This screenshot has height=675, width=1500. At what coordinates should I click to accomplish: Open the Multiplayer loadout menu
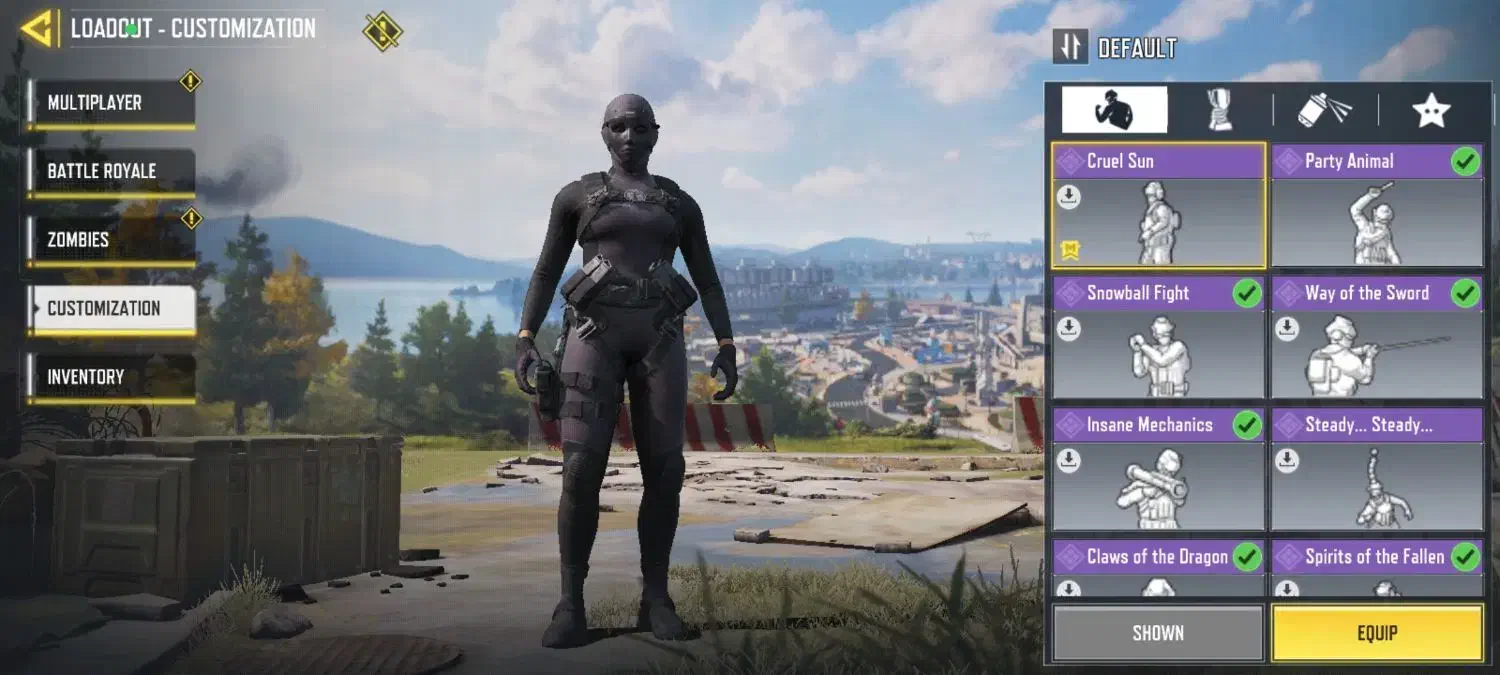[x=110, y=103]
